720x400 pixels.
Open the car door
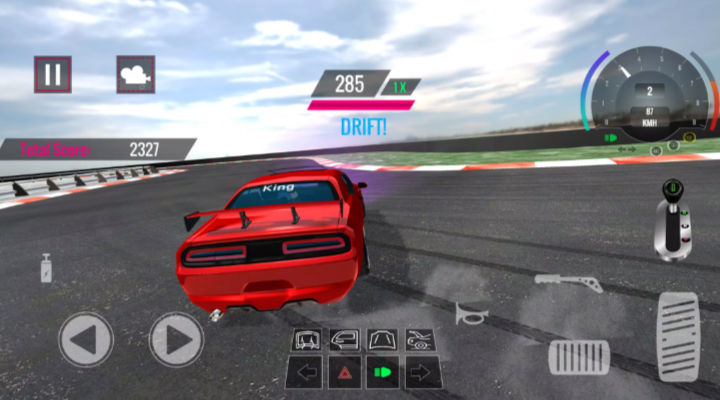point(344,340)
